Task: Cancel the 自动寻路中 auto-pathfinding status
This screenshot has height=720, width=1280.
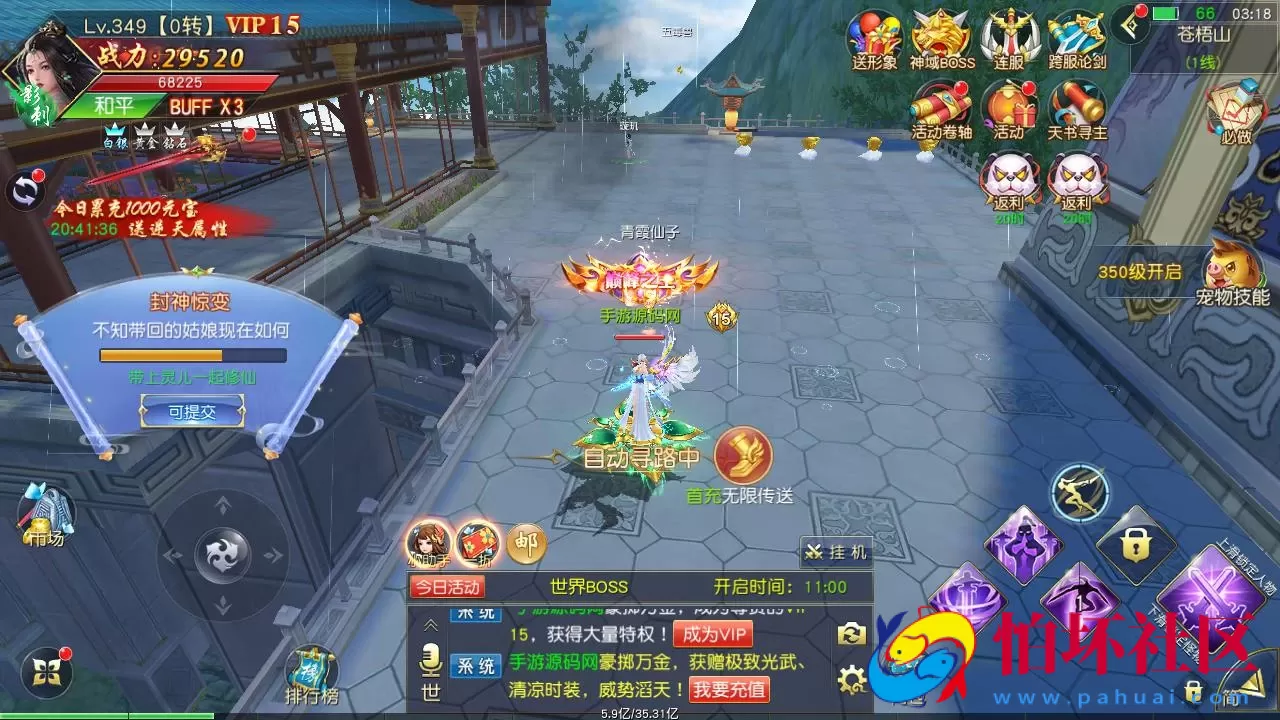Action: pyautogui.click(x=643, y=456)
